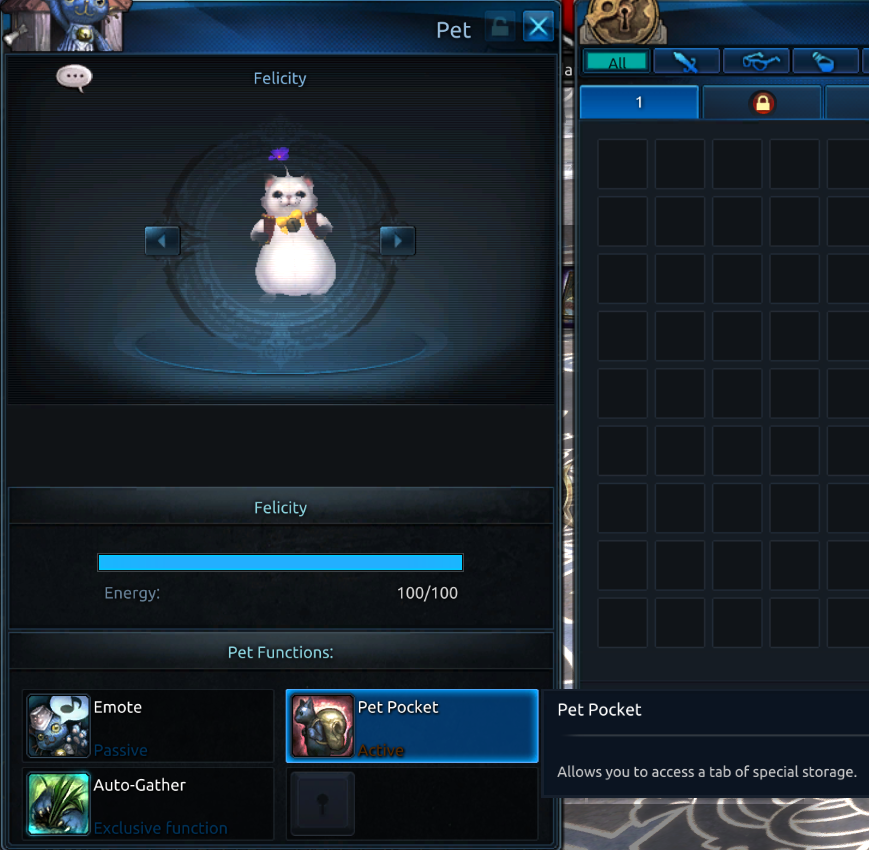Switch to storage tab 1
Screen dimensions: 869x850
click(639, 103)
